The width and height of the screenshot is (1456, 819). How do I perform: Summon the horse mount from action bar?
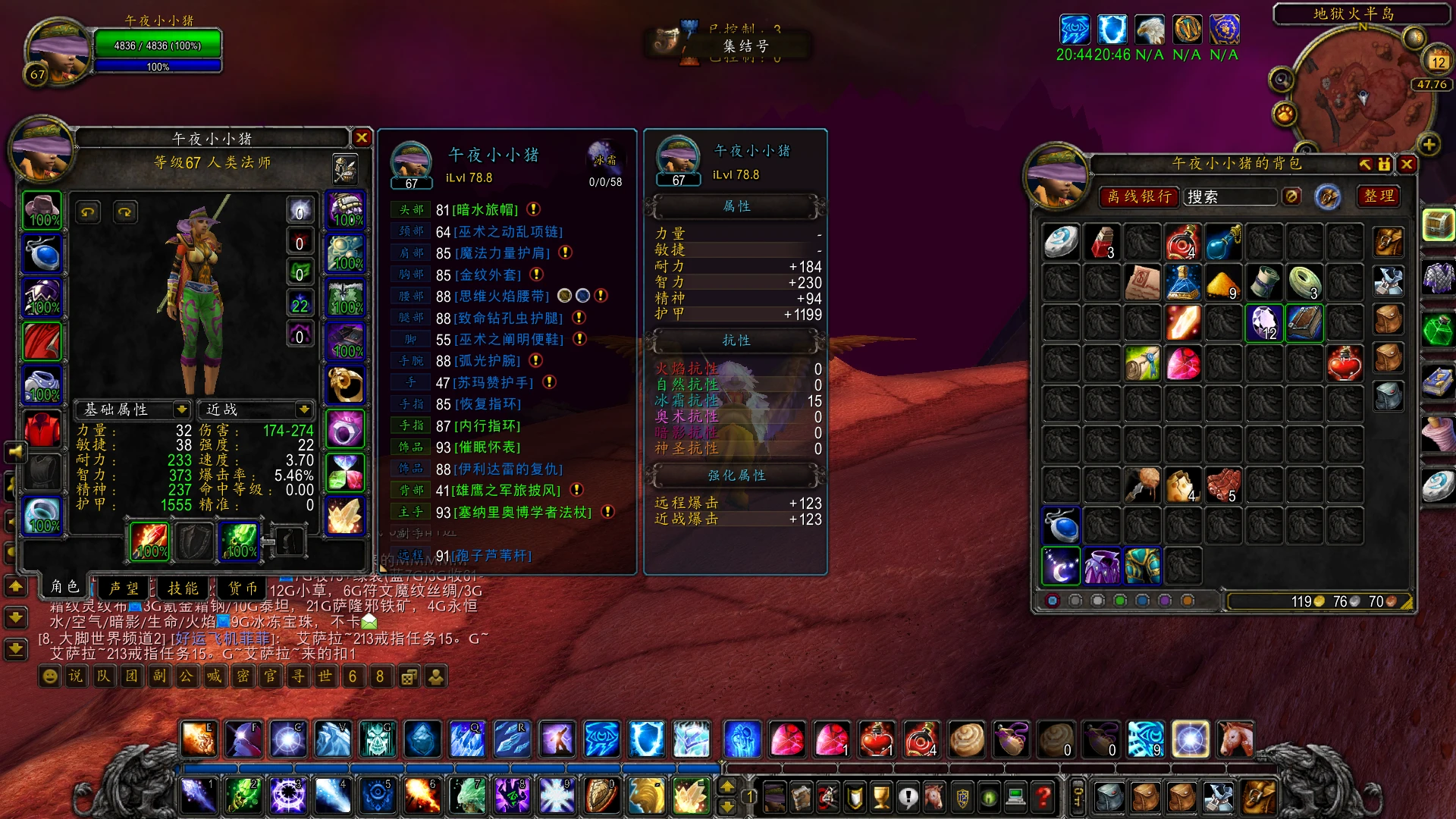tap(1235, 739)
